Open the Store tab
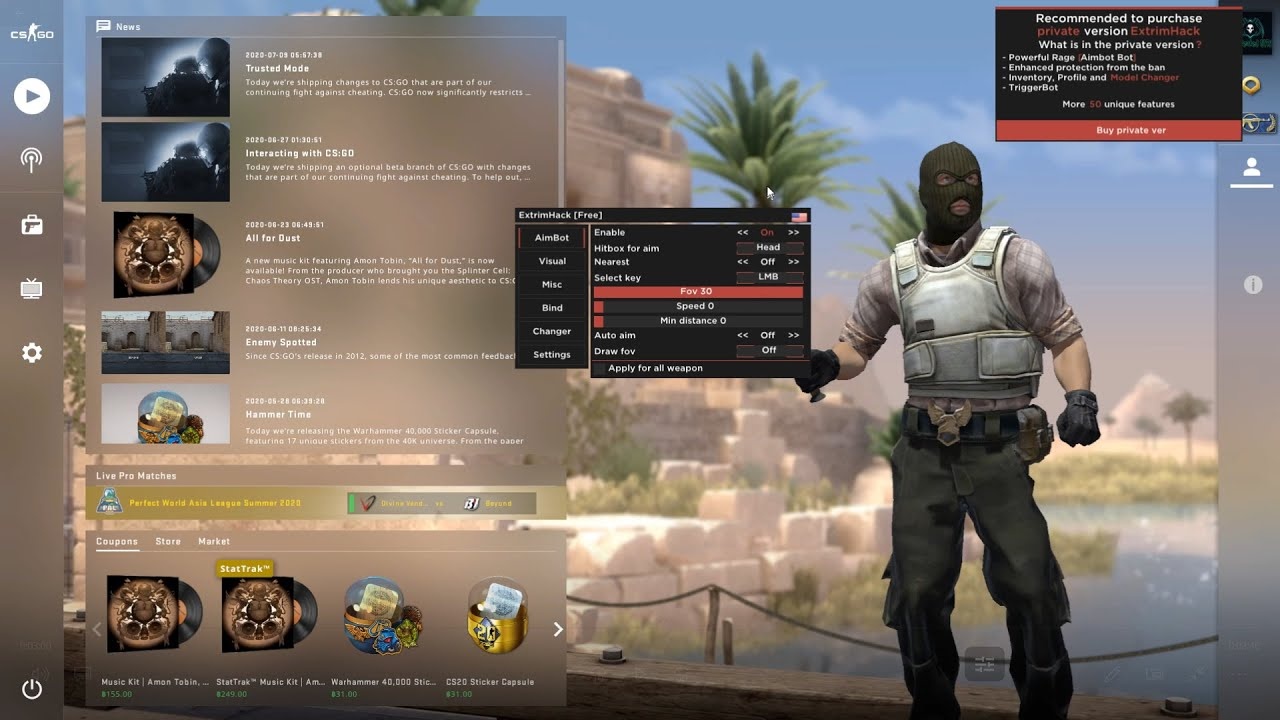The width and height of the screenshot is (1280, 720). 168,541
